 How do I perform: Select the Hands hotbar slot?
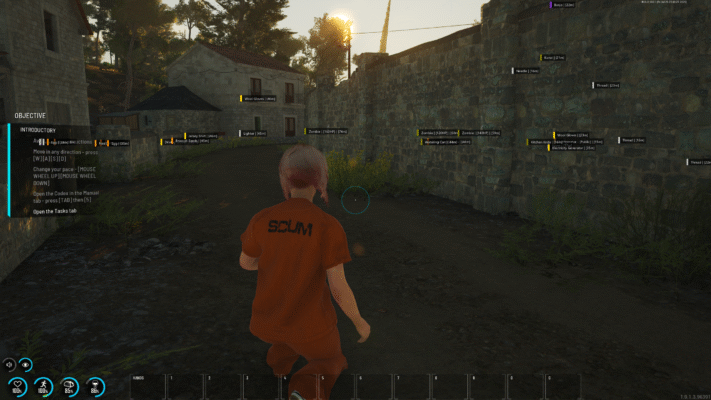147,386
